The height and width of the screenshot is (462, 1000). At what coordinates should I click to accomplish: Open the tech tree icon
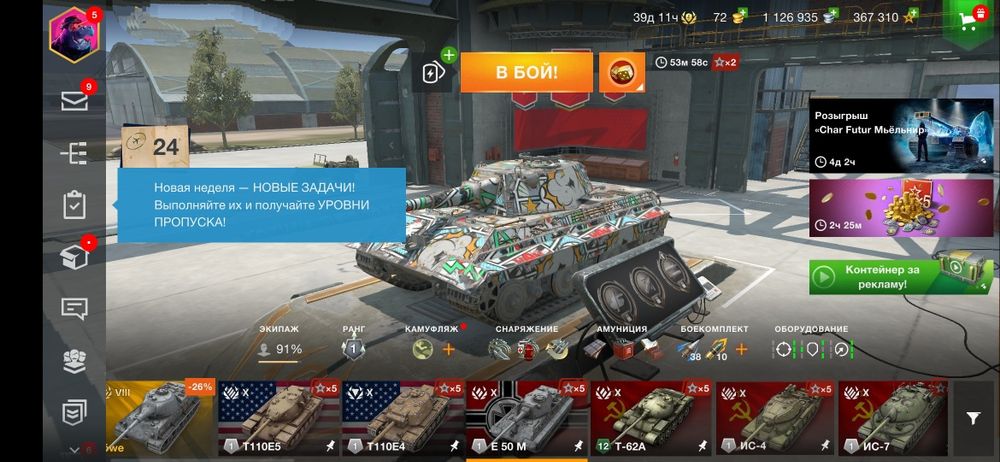click(x=74, y=153)
